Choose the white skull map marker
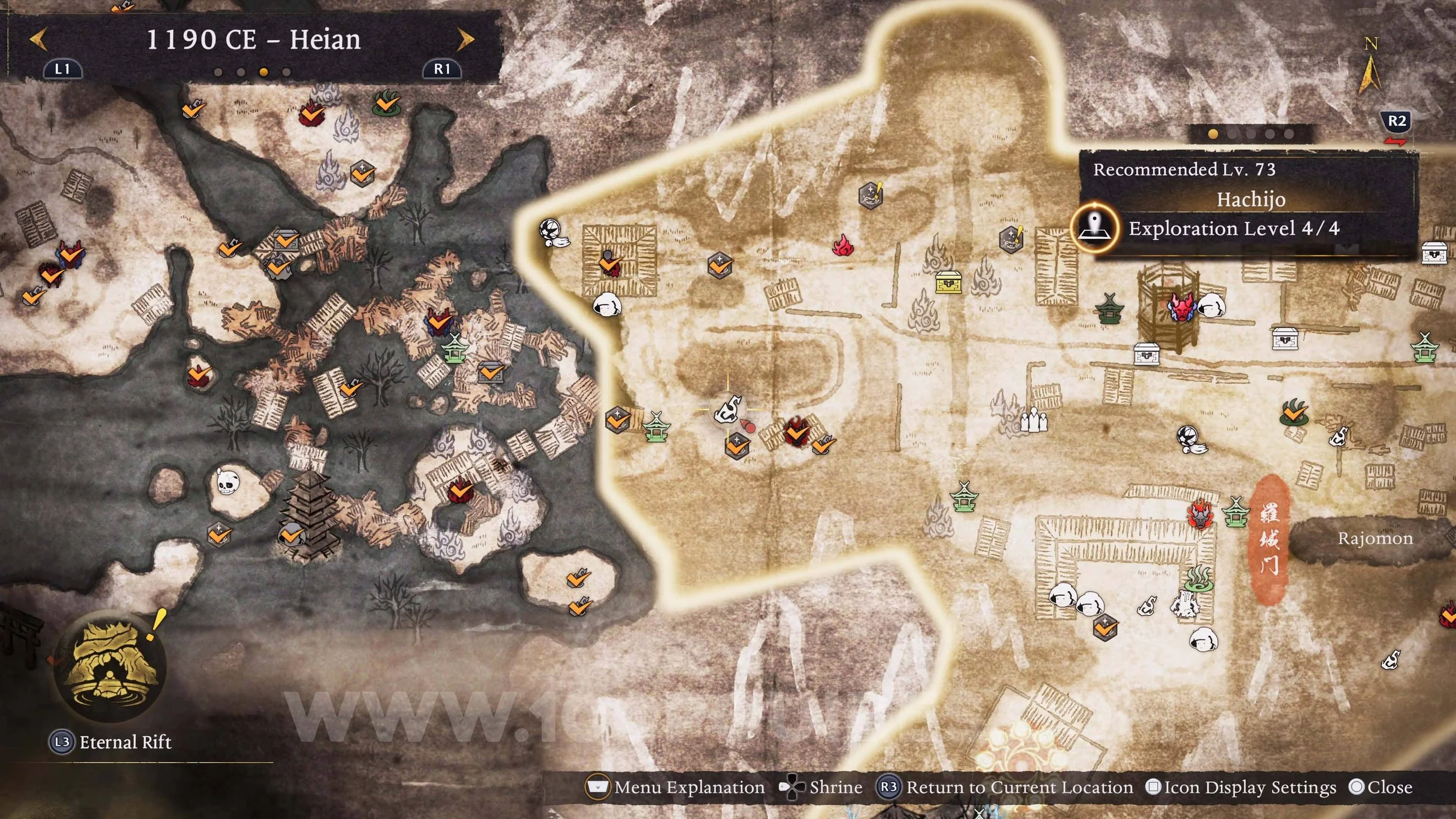This screenshot has height=819, width=1456. point(227,482)
